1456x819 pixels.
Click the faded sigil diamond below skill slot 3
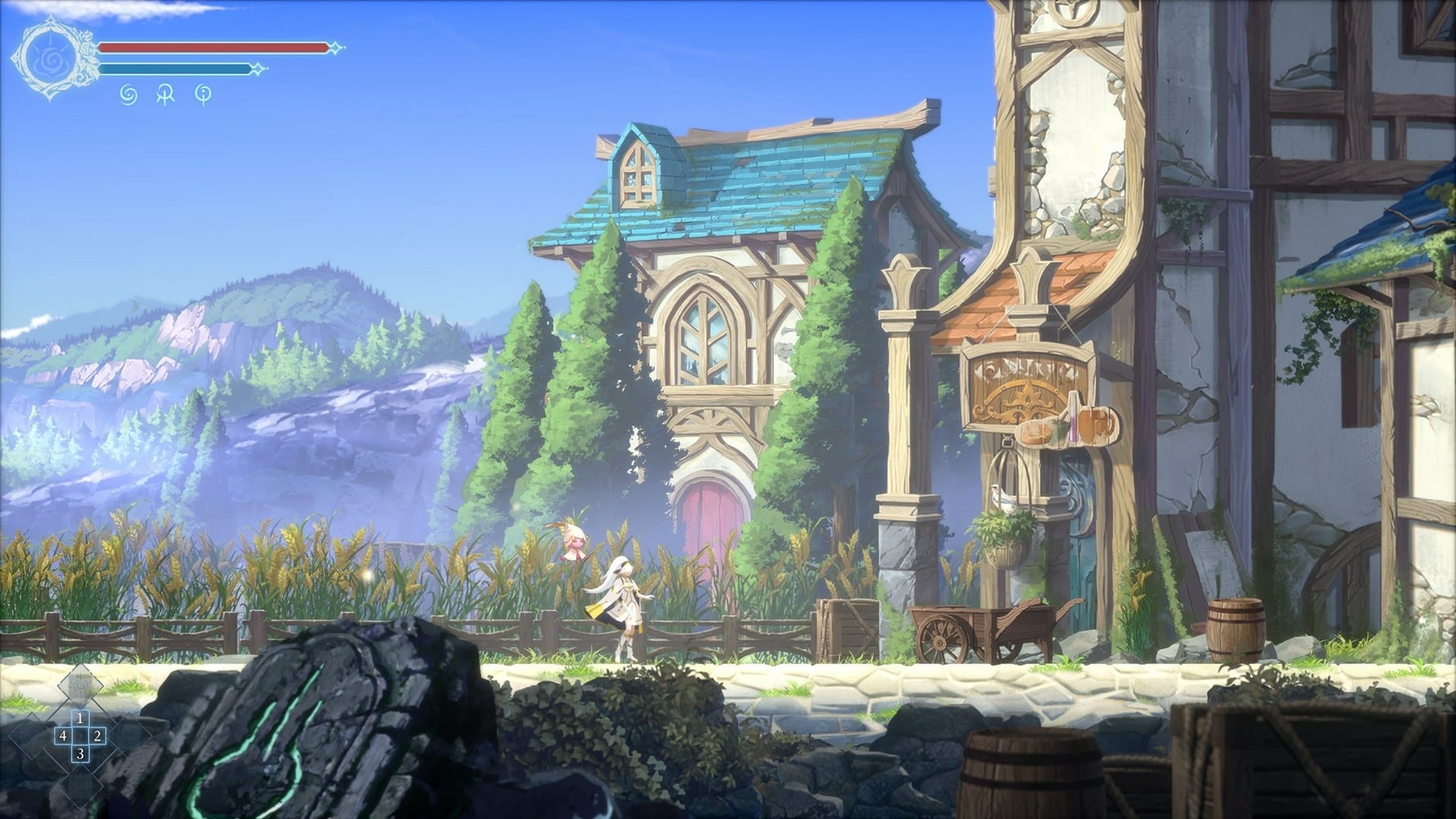pos(80,785)
